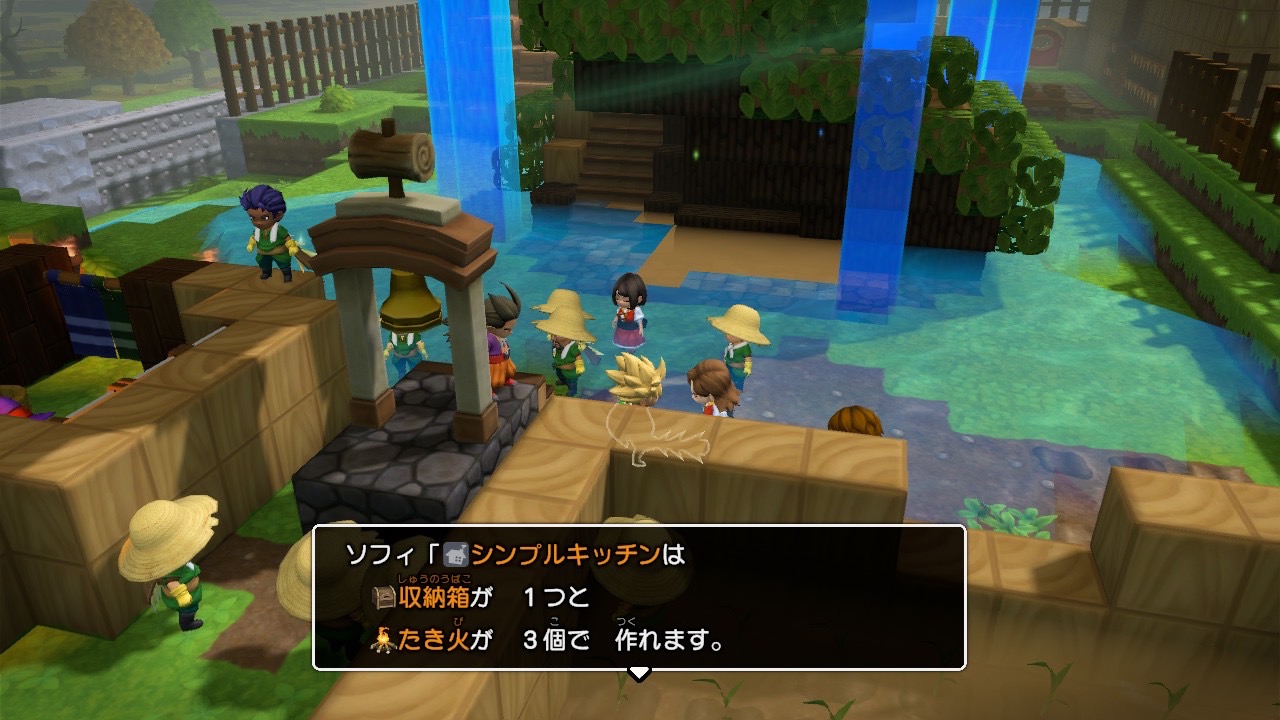Advance dialogue with the white continue arrow
Image resolution: width=1280 pixels, height=720 pixels.
639,674
